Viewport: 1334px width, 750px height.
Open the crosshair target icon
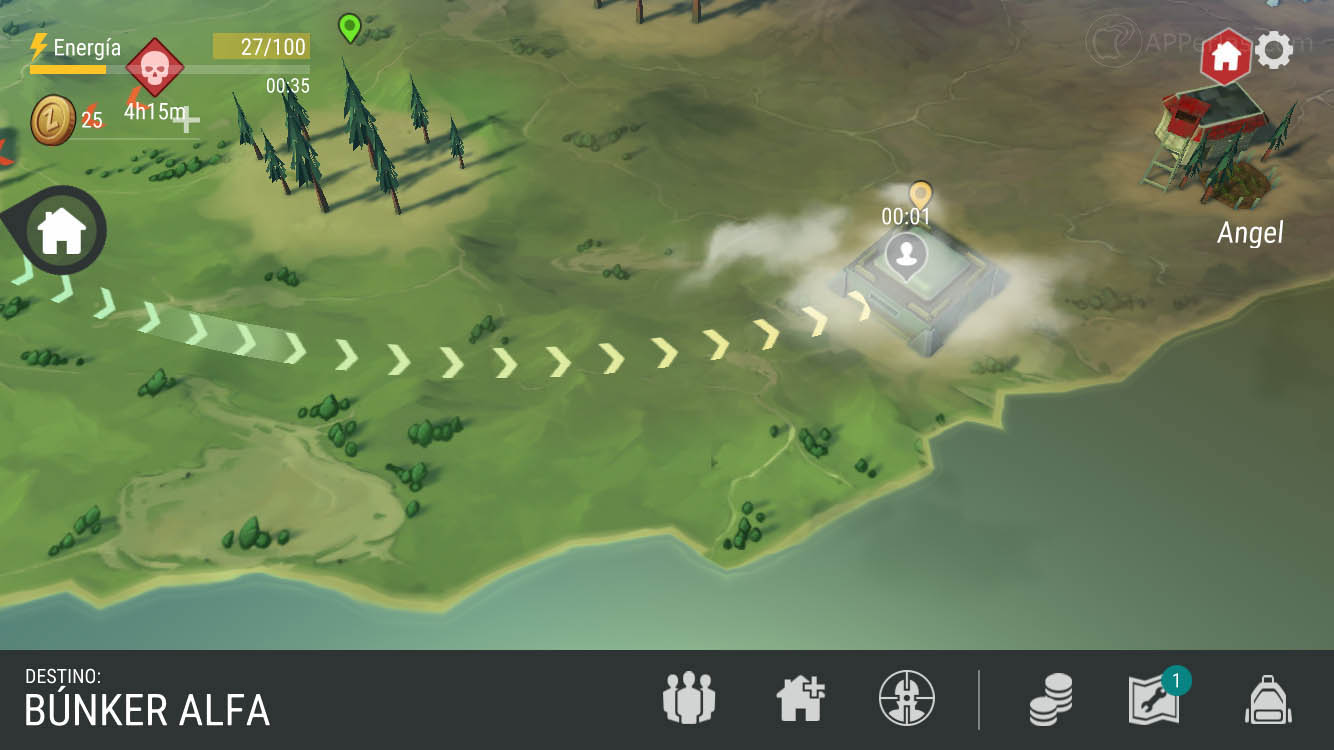pos(906,698)
